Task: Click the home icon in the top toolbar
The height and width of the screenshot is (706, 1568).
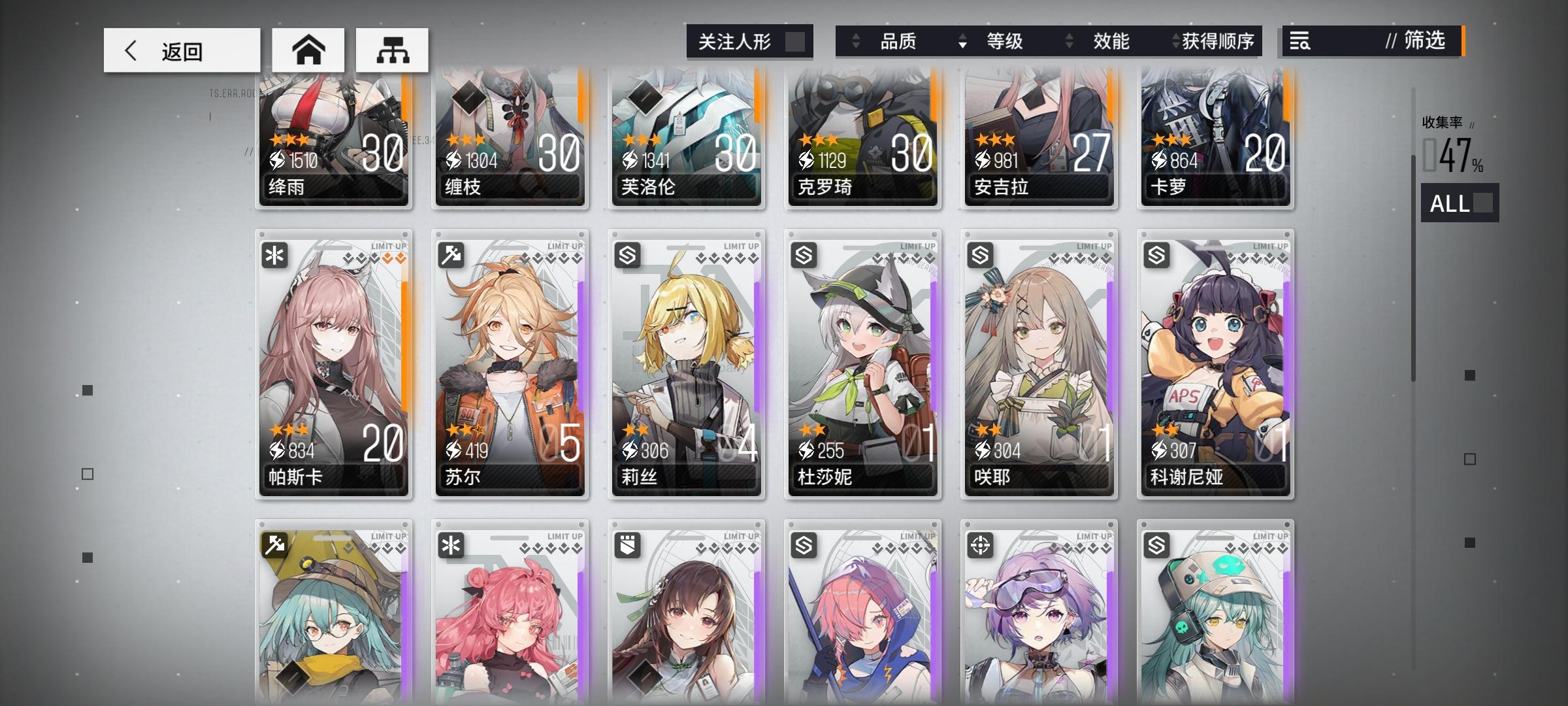Action: [x=309, y=49]
